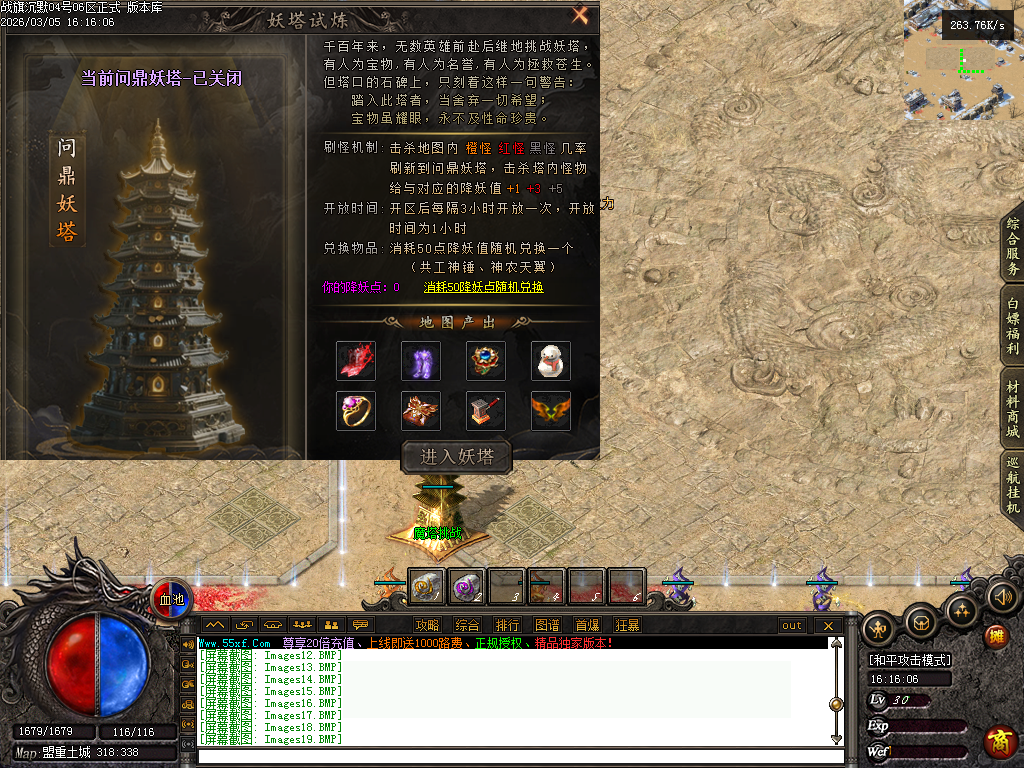Click the 消耗50降妖点随机兑换 link
This screenshot has height=768, width=1024.
tap(483, 287)
